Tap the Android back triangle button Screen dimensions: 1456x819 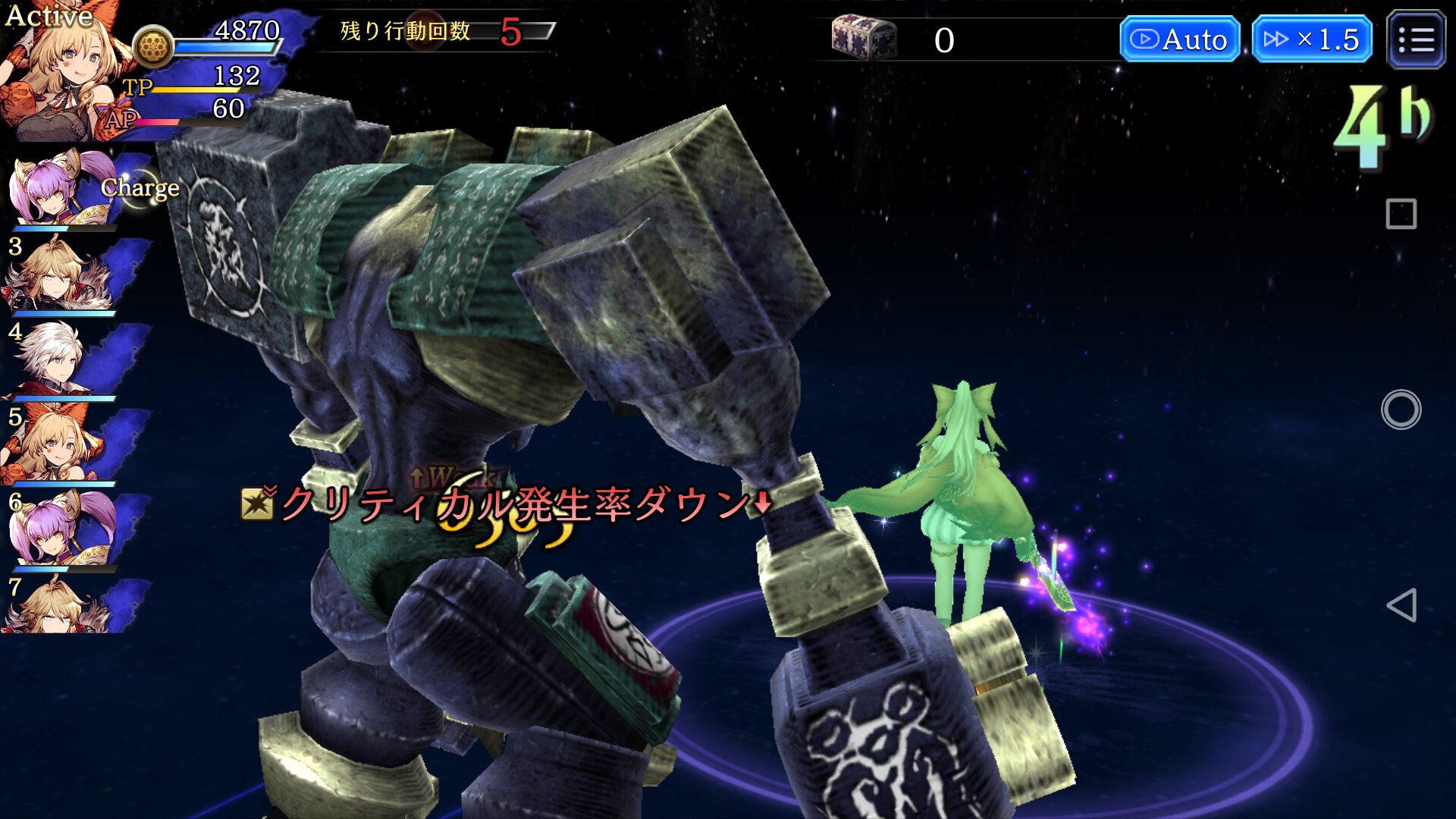pyautogui.click(x=1401, y=605)
